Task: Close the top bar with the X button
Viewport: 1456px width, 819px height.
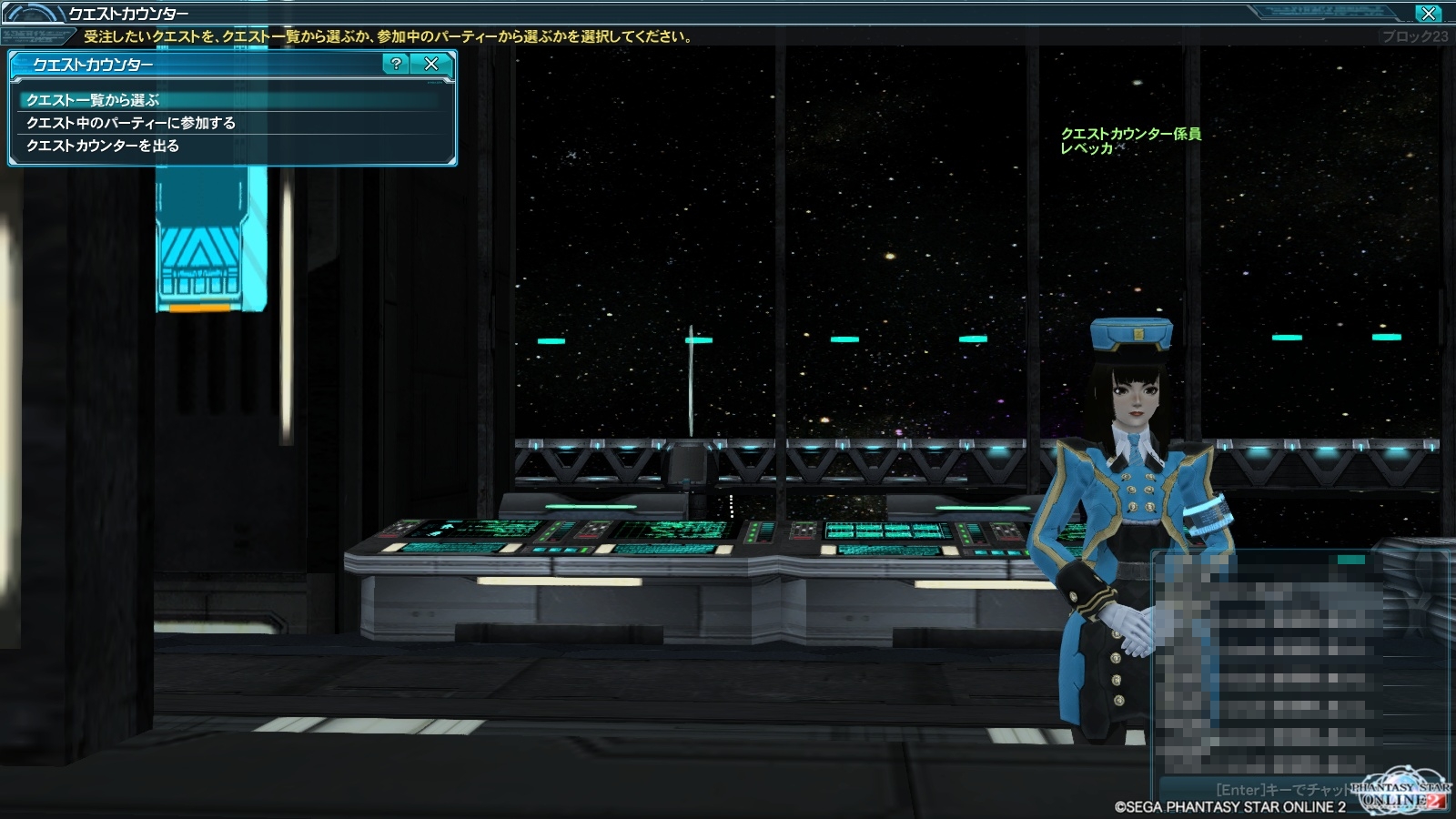Action: (1428, 13)
